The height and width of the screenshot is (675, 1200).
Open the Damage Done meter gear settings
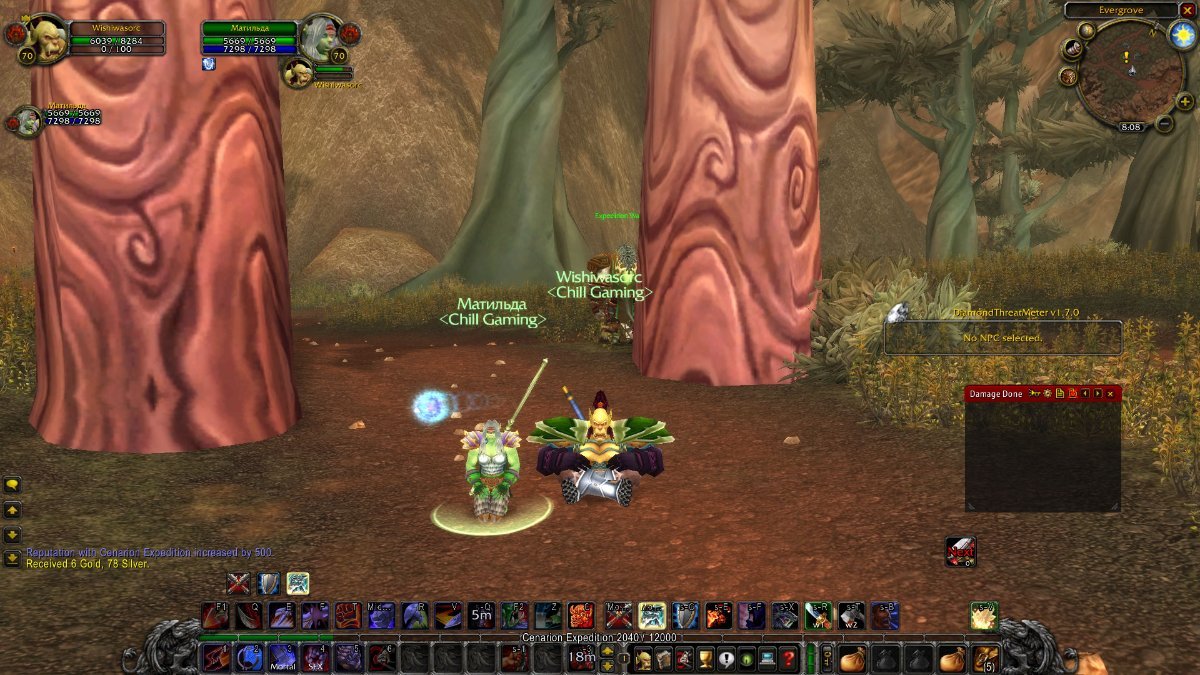pos(1047,394)
